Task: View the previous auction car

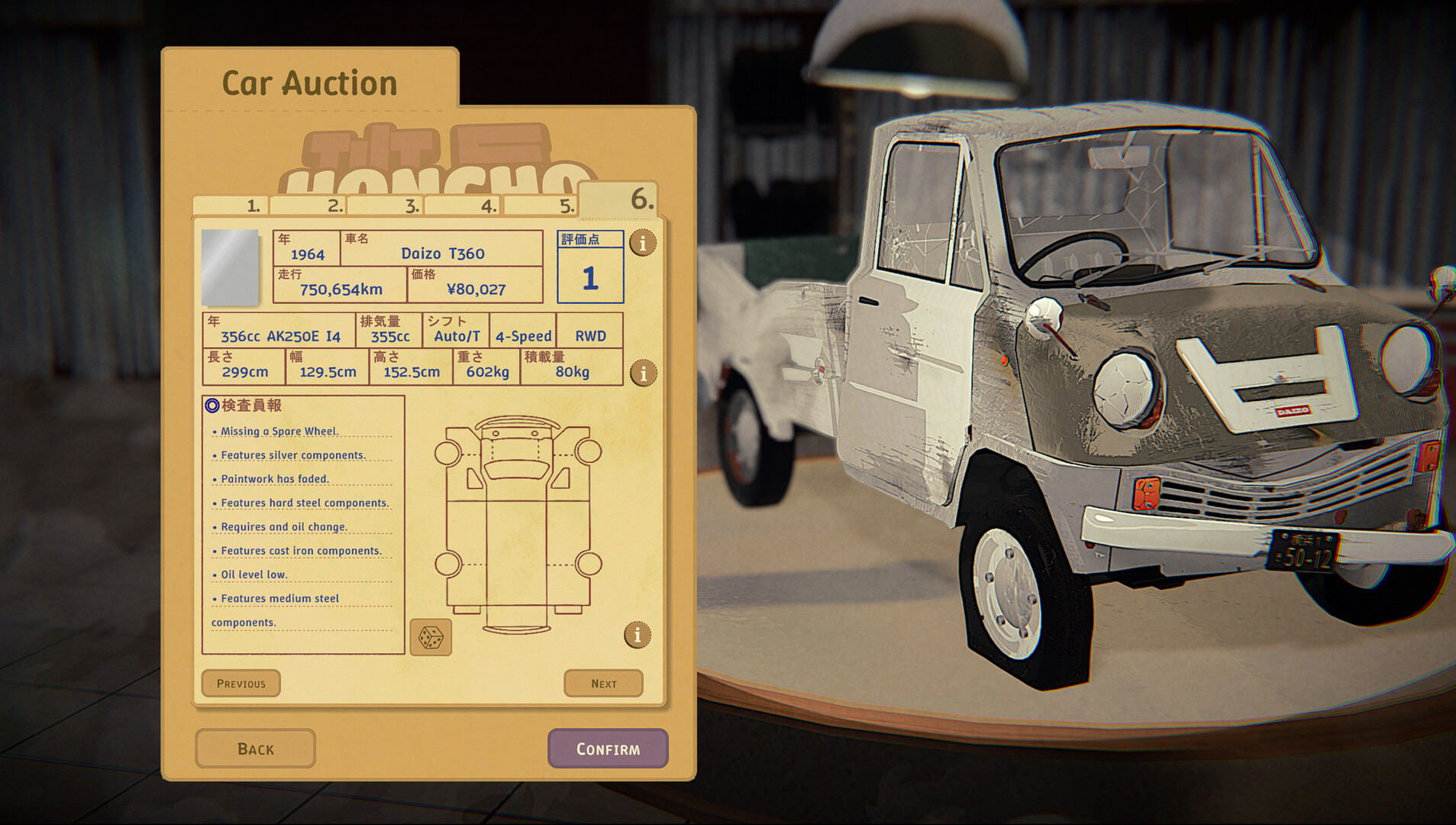Action: pyautogui.click(x=241, y=684)
